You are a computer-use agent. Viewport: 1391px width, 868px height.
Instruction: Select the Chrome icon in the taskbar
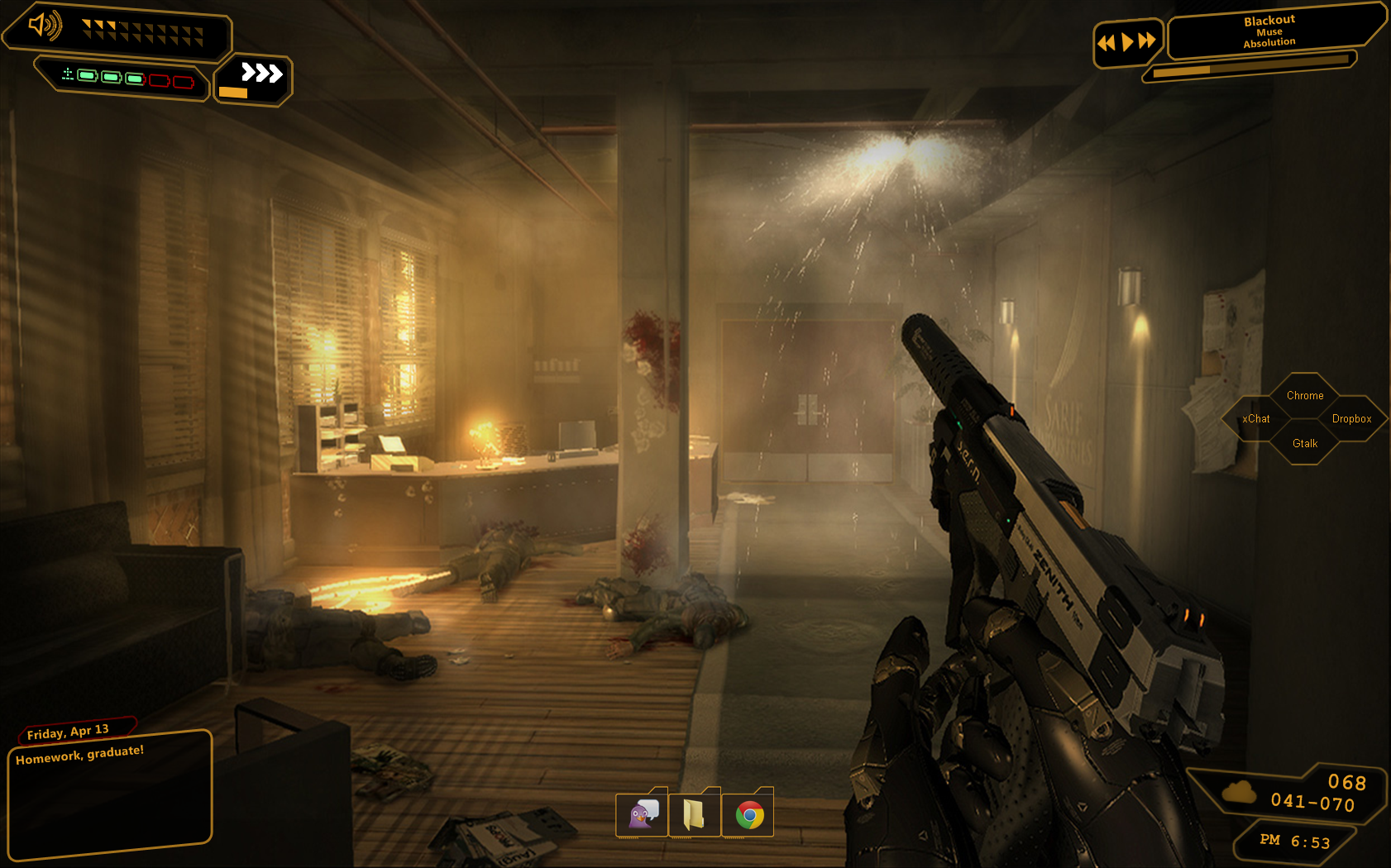pyautogui.click(x=748, y=816)
